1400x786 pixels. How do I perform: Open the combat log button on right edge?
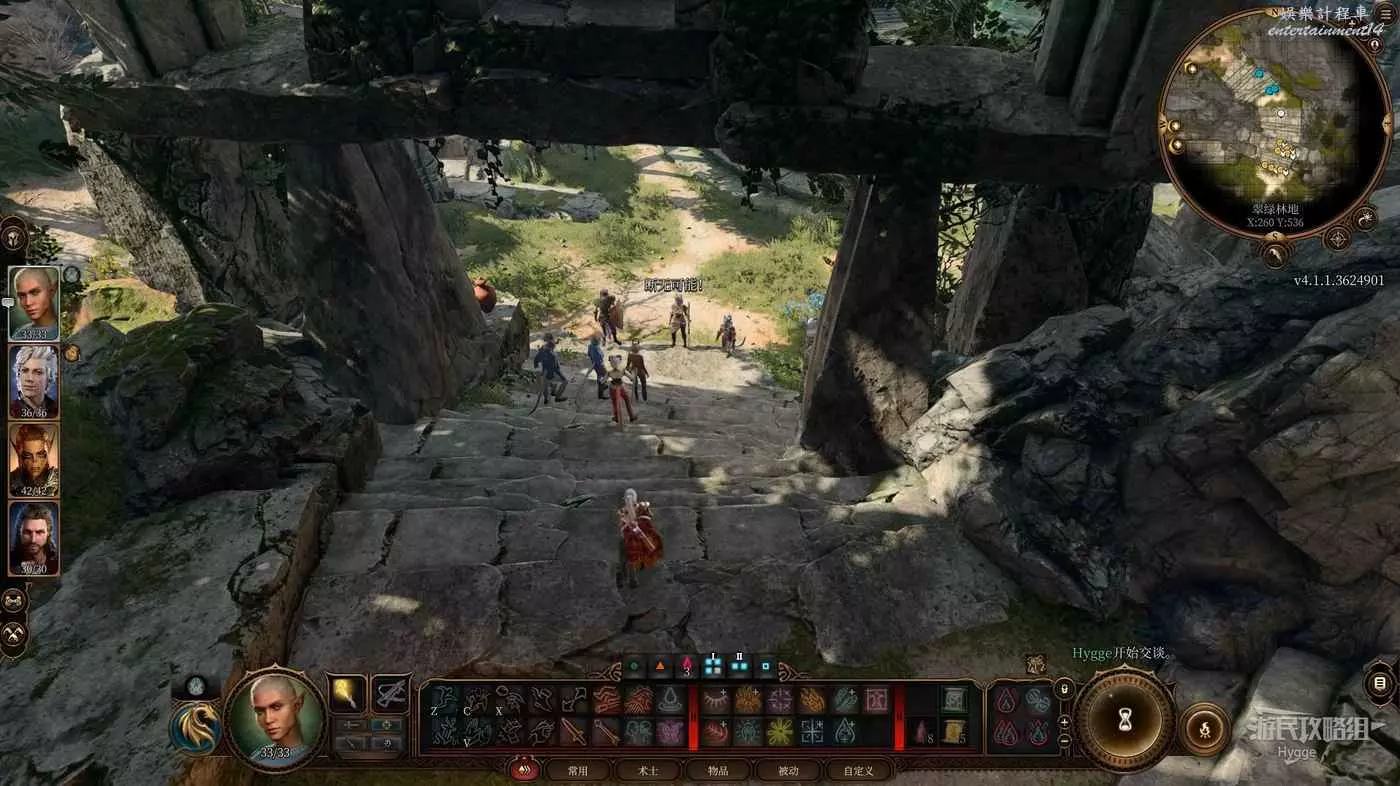1379,685
